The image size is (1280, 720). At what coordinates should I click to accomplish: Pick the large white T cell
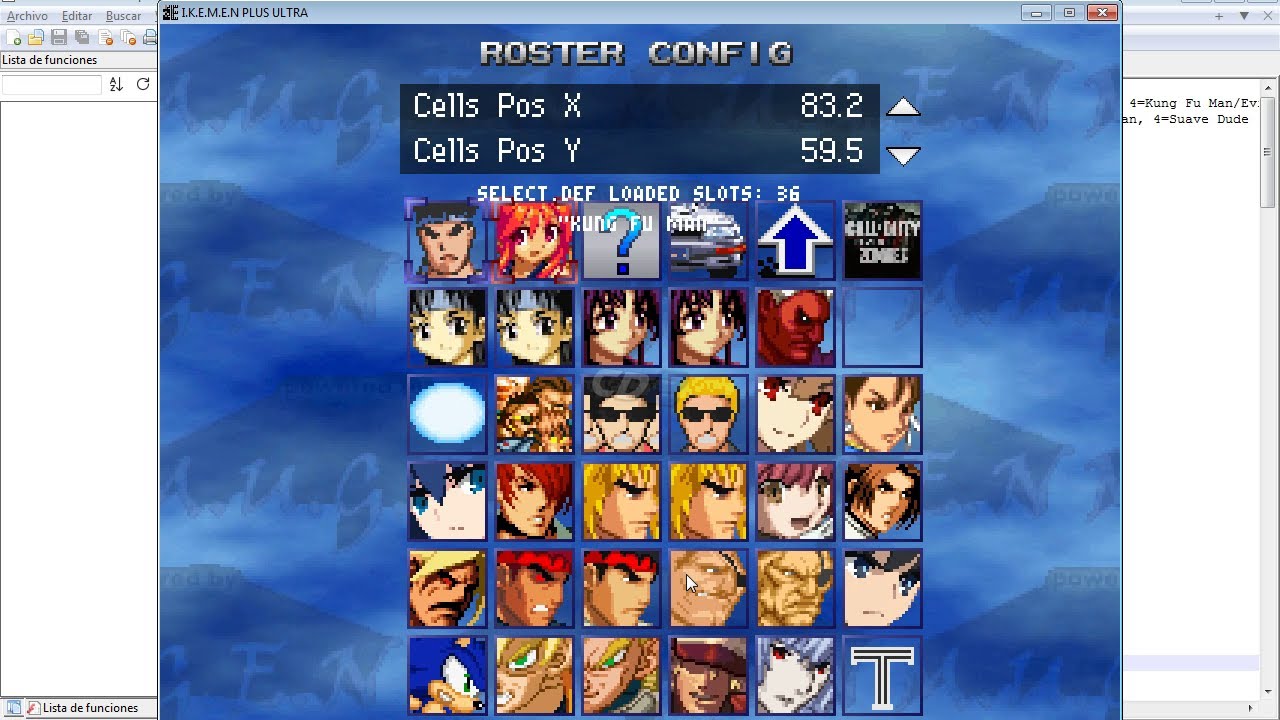pos(882,675)
